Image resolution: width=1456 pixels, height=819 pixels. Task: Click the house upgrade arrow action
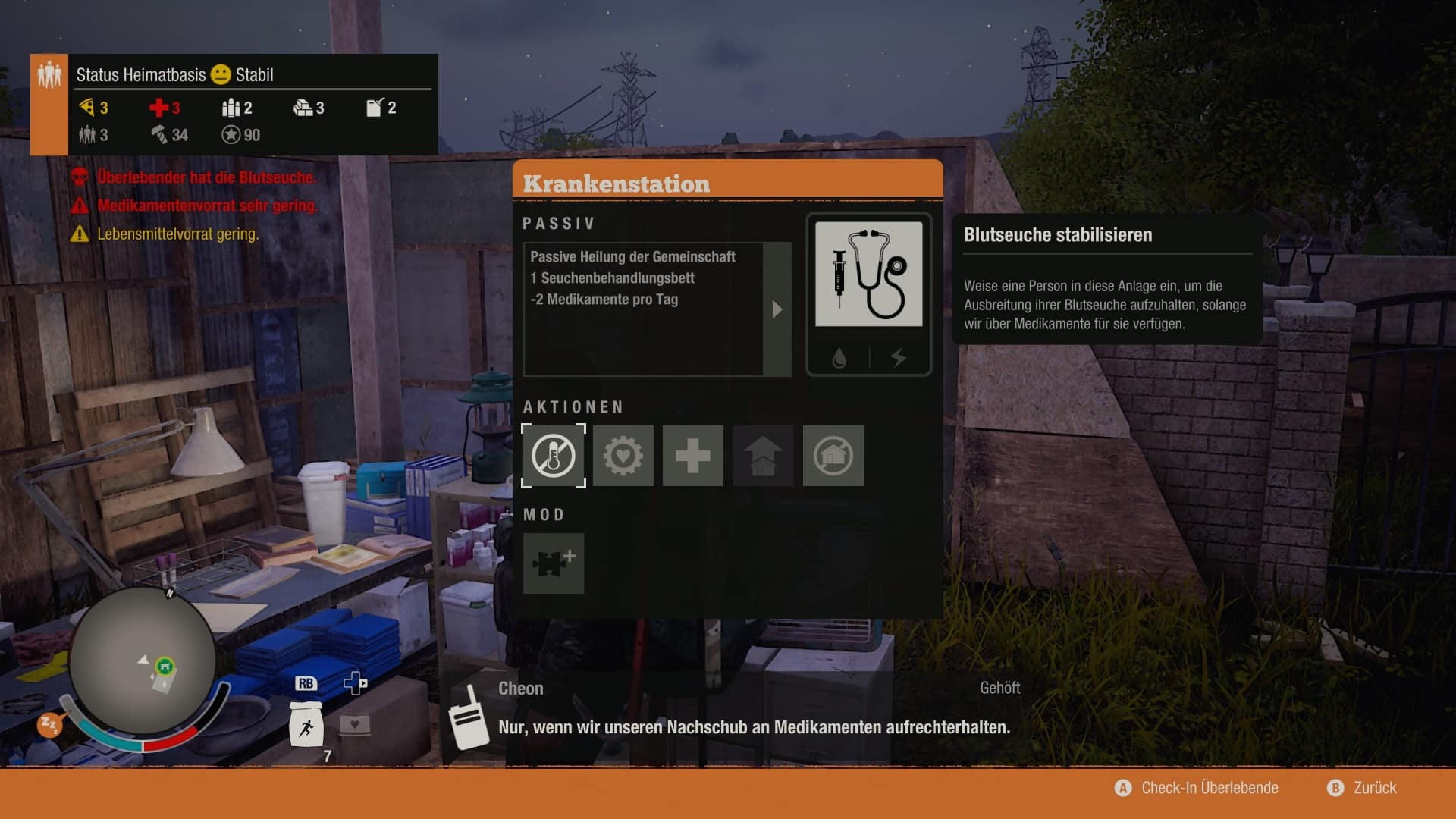coord(763,456)
